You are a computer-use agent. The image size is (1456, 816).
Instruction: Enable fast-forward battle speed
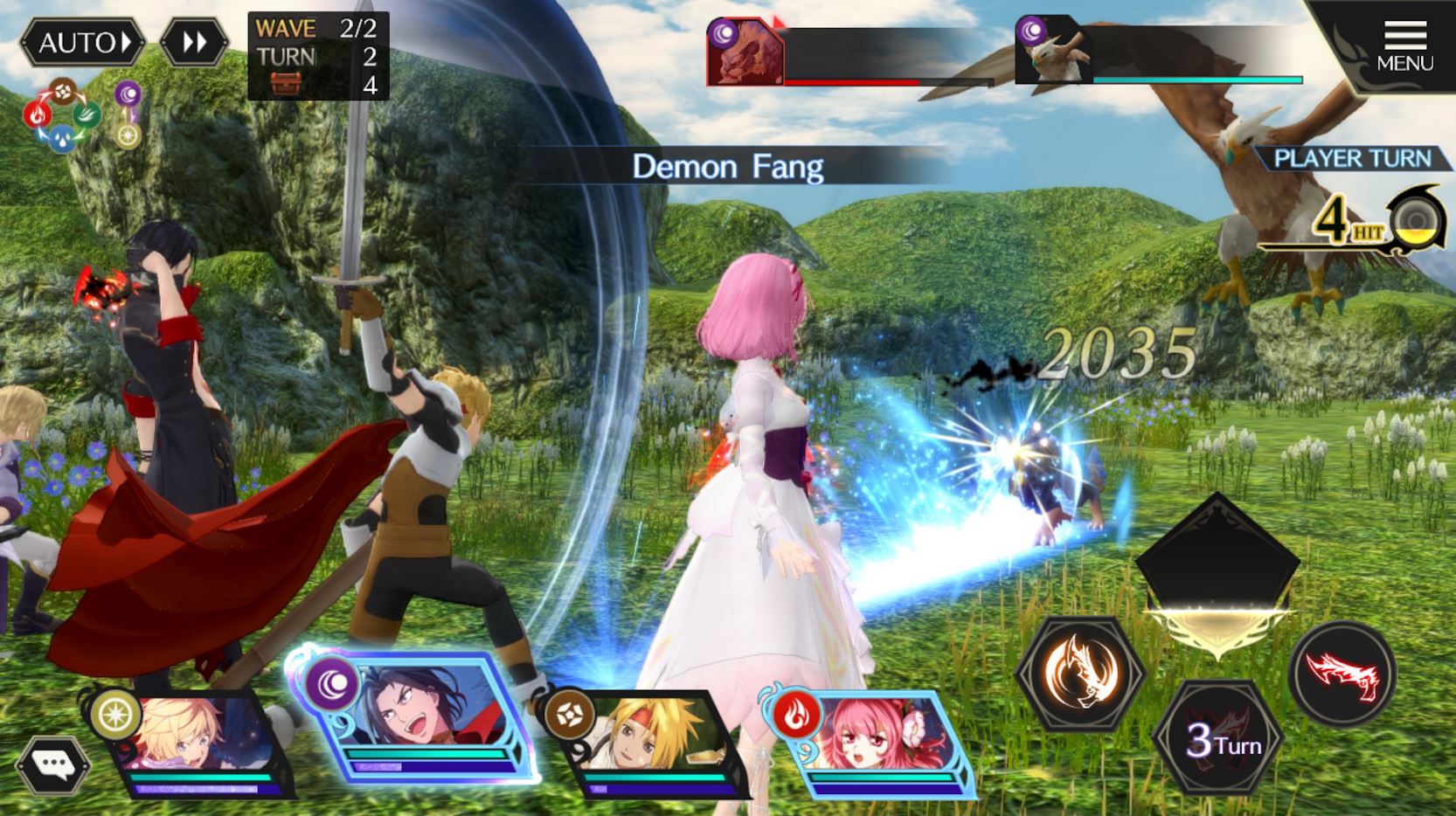tap(197, 41)
